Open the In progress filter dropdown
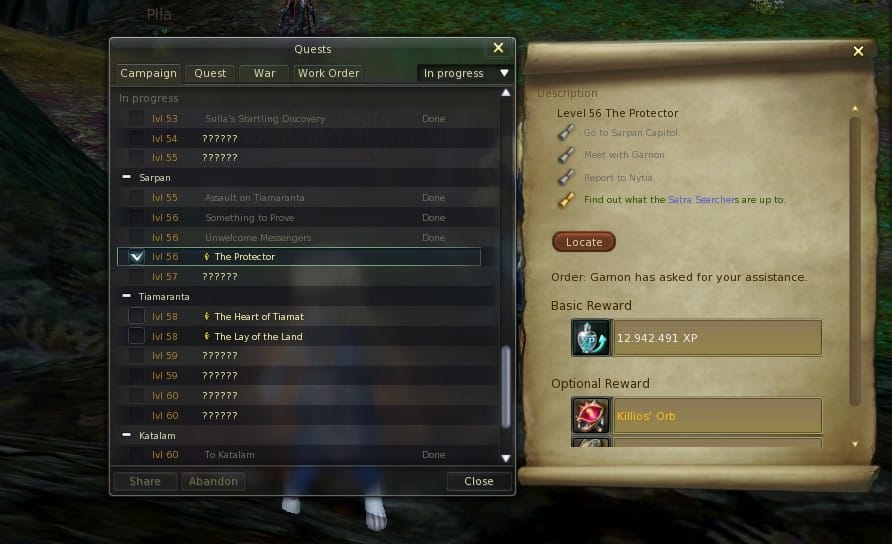Image resolution: width=892 pixels, height=544 pixels. click(465, 73)
